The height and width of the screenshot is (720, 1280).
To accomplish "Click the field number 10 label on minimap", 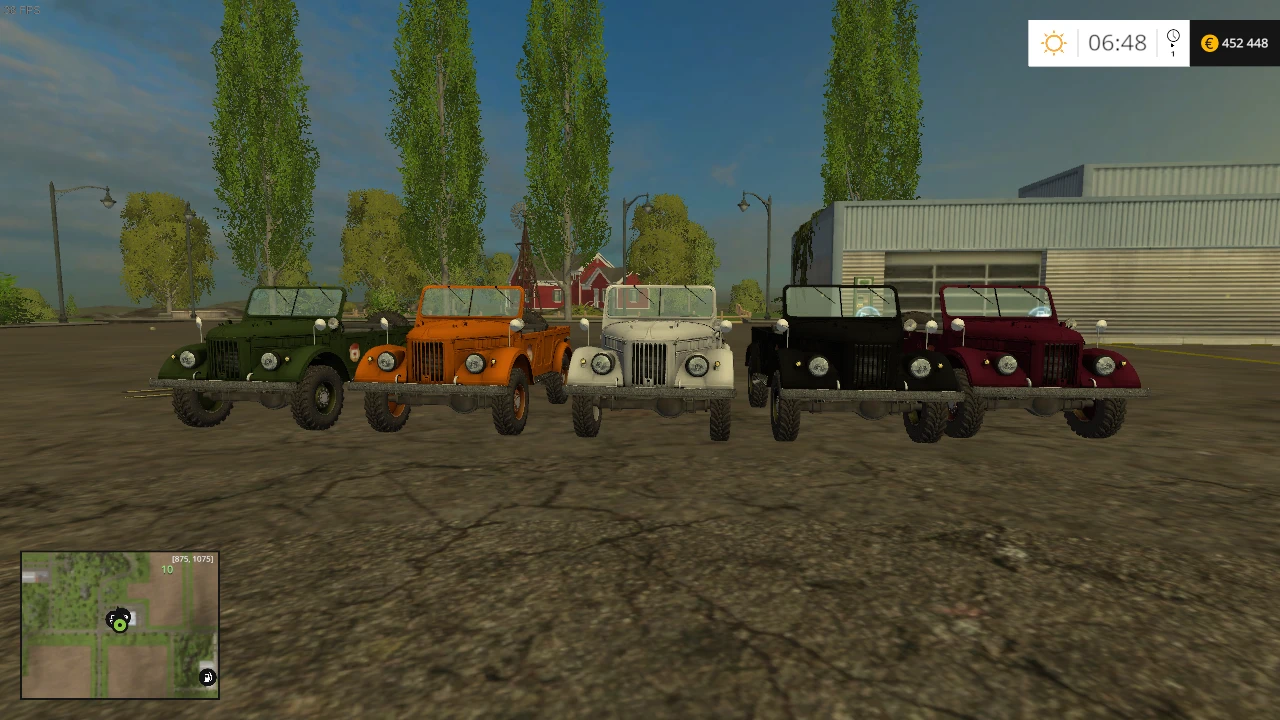I will coord(166,568).
